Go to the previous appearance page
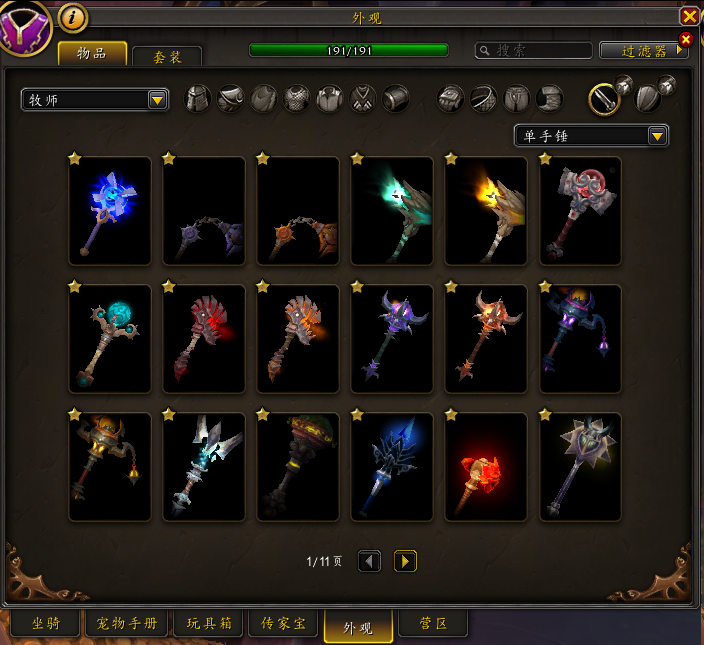Screen dimensions: 704x645 coord(370,561)
